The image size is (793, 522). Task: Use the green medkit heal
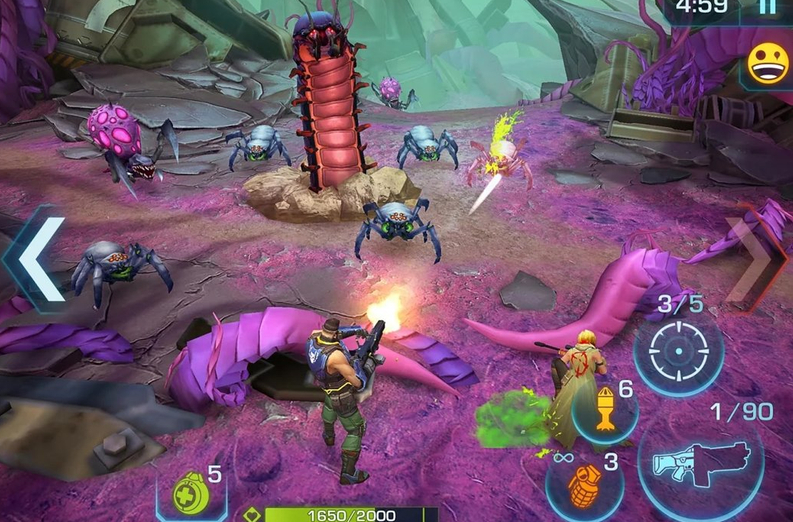[x=190, y=493]
